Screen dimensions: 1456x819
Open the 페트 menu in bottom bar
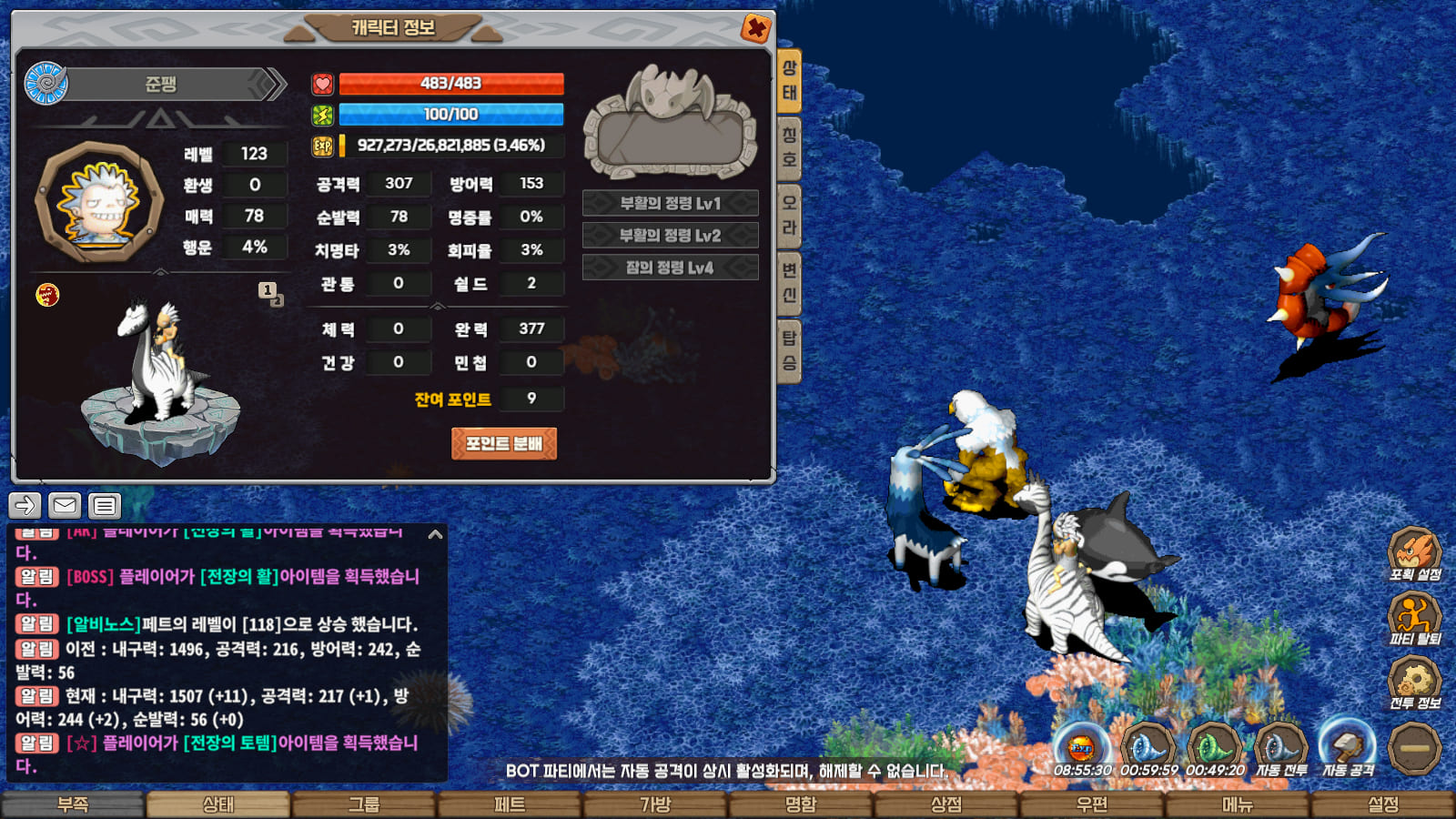point(510,805)
